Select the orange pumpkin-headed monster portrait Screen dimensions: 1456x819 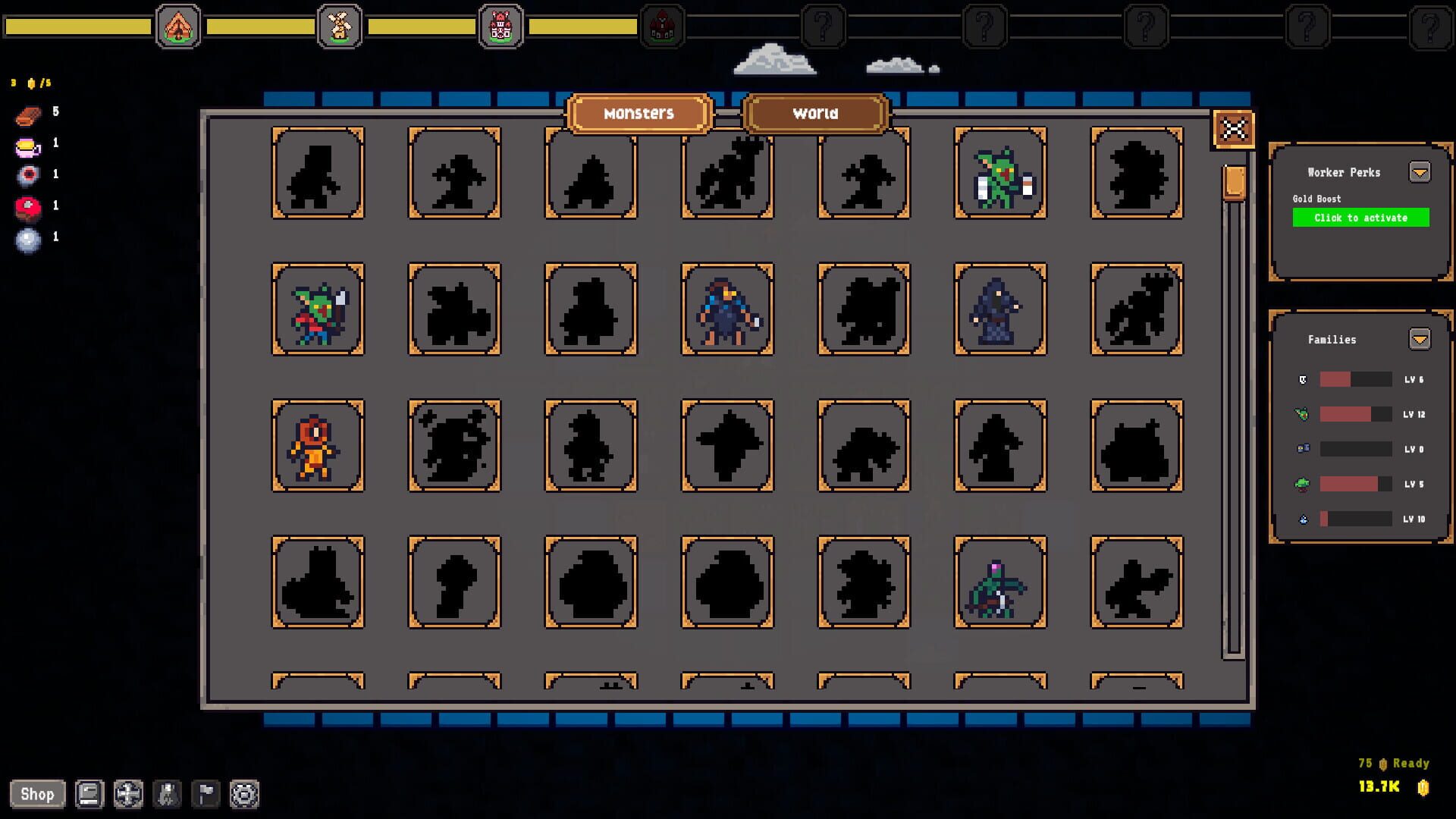tap(318, 446)
